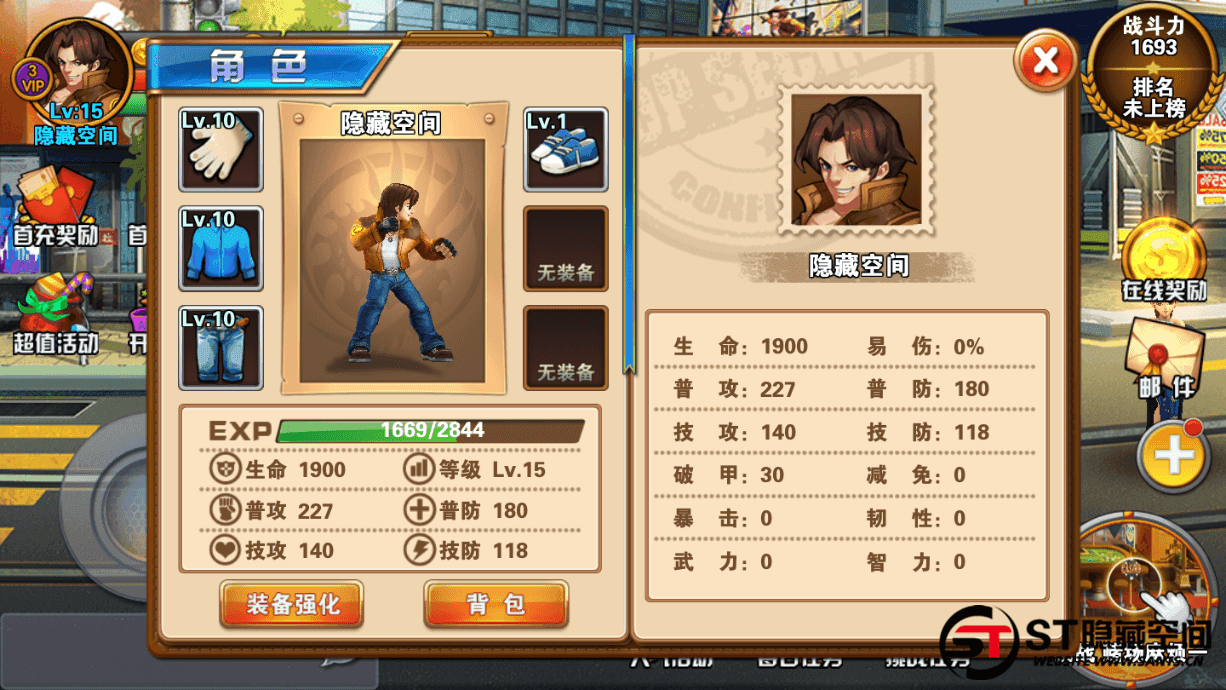The image size is (1226, 690).
Task: Select the Lv.10 blue jacket equipment slot
Action: pyautogui.click(x=220, y=249)
